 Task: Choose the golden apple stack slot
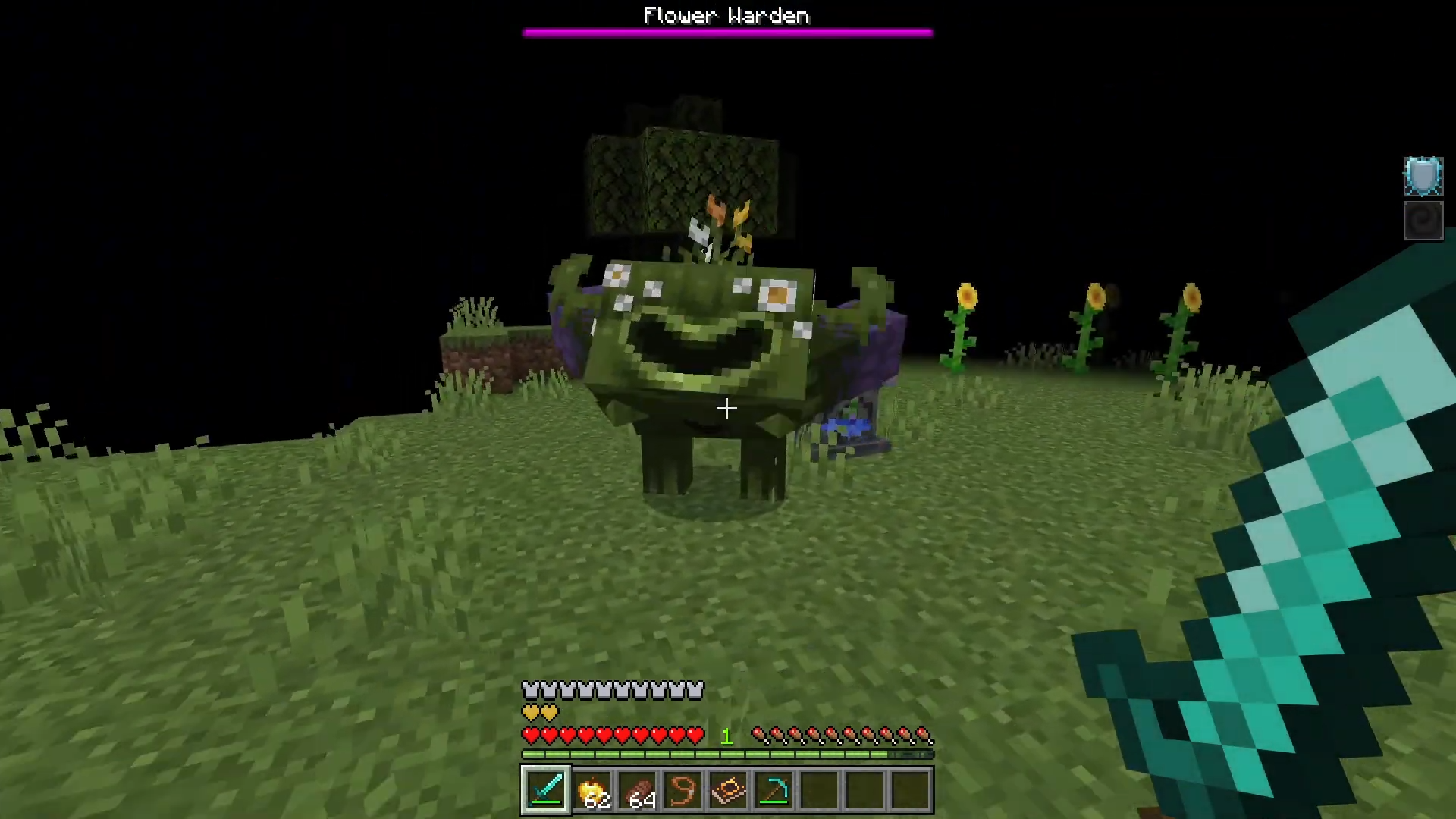592,790
